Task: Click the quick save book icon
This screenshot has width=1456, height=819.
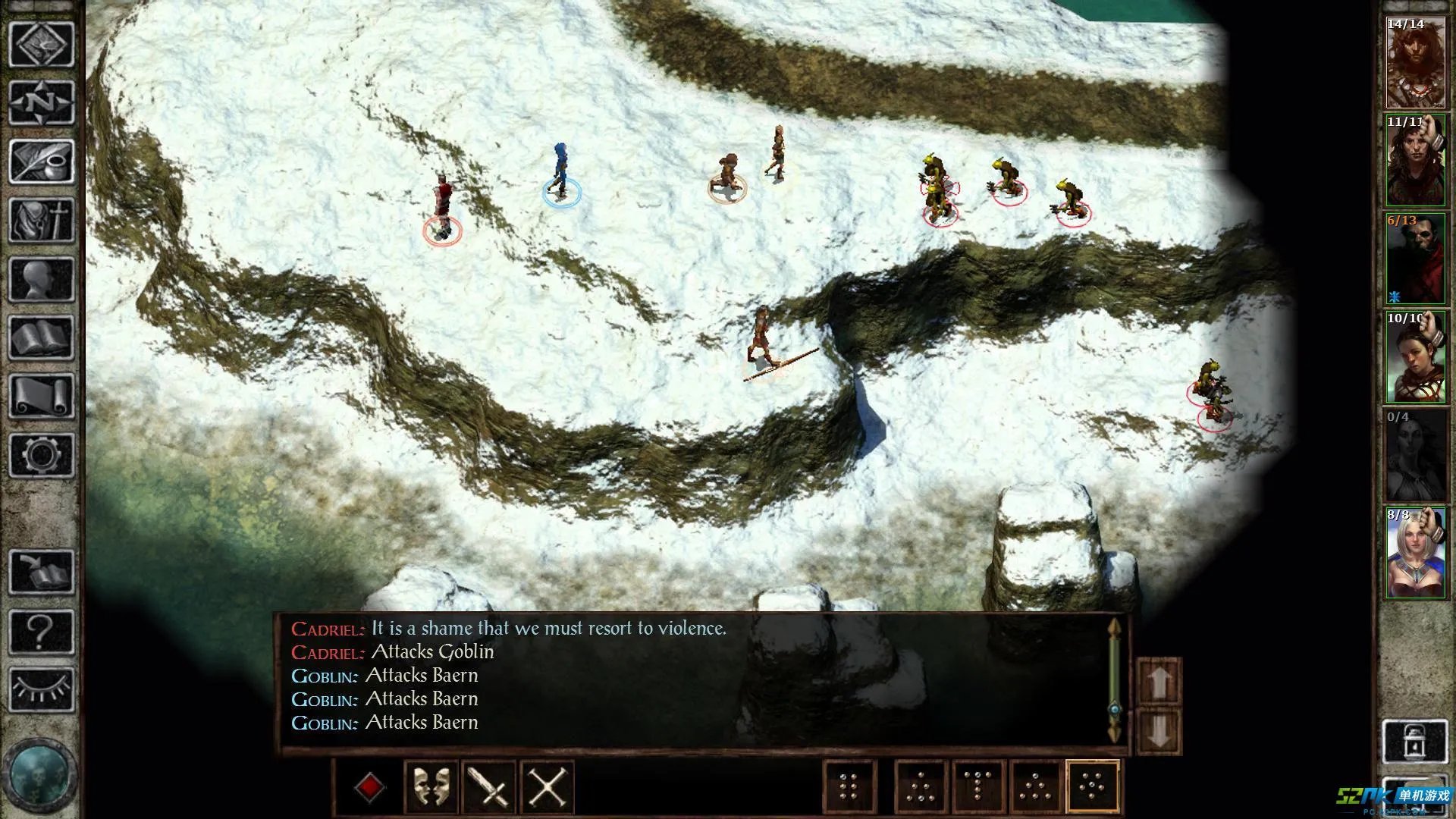Action: [x=42, y=572]
